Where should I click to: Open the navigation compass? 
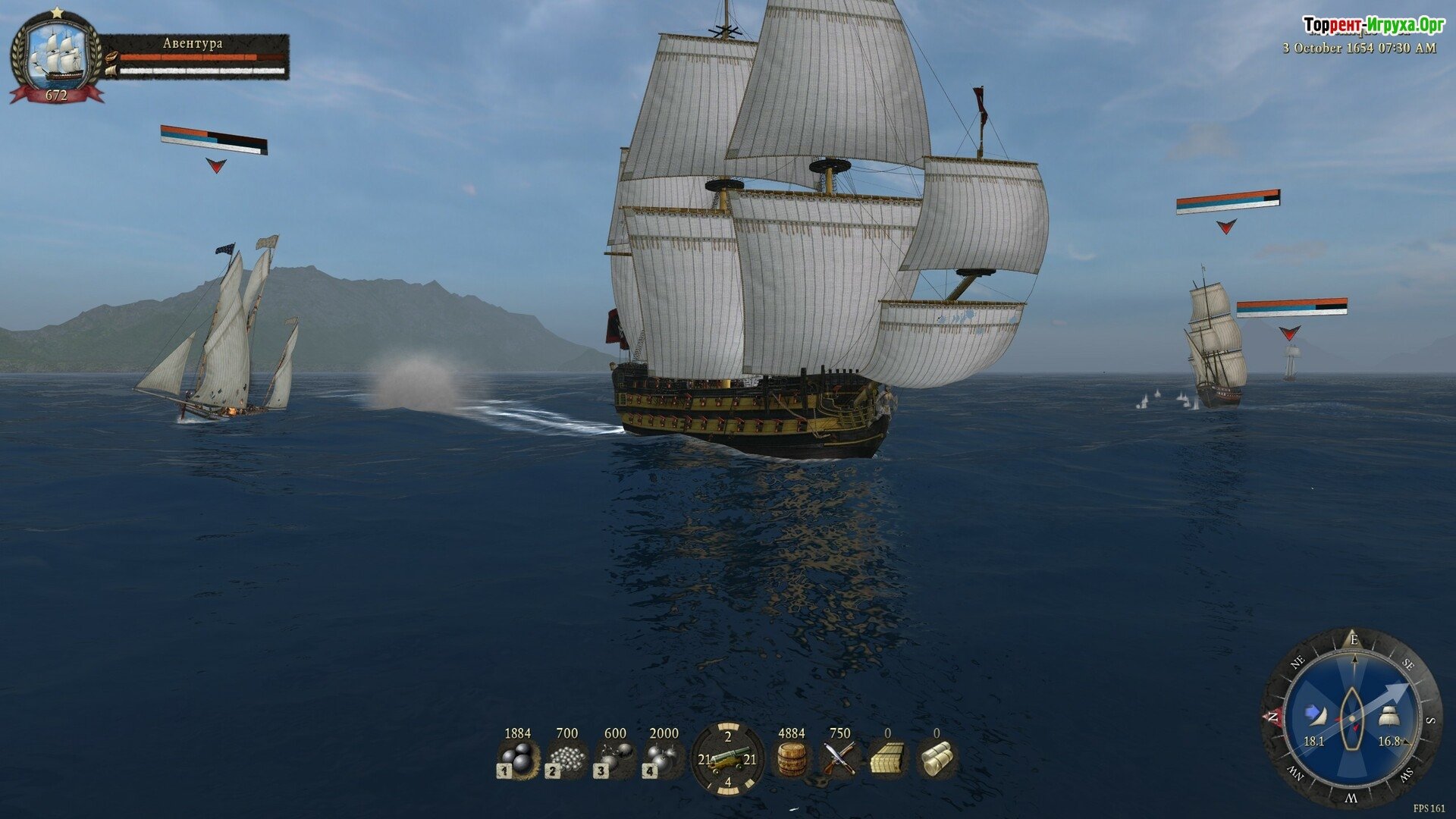1351,717
